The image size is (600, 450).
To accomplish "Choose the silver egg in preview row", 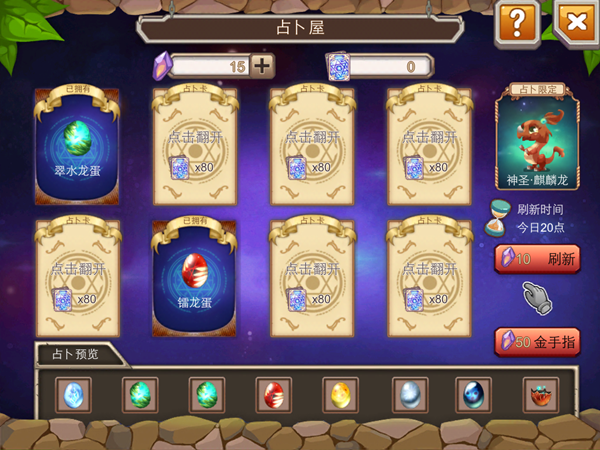I will 407,395.
